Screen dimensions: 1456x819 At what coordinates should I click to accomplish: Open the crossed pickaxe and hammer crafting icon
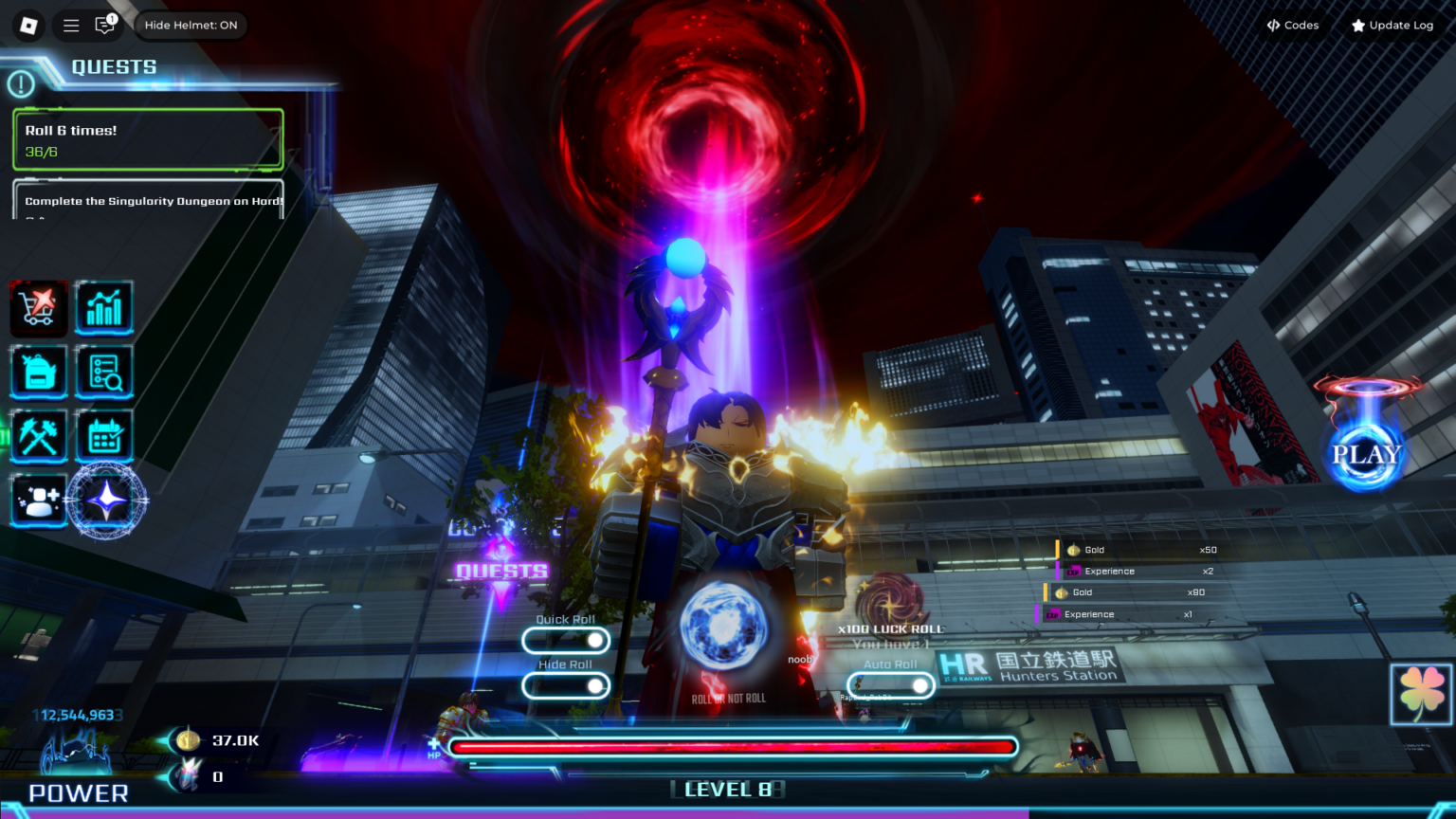click(x=39, y=436)
